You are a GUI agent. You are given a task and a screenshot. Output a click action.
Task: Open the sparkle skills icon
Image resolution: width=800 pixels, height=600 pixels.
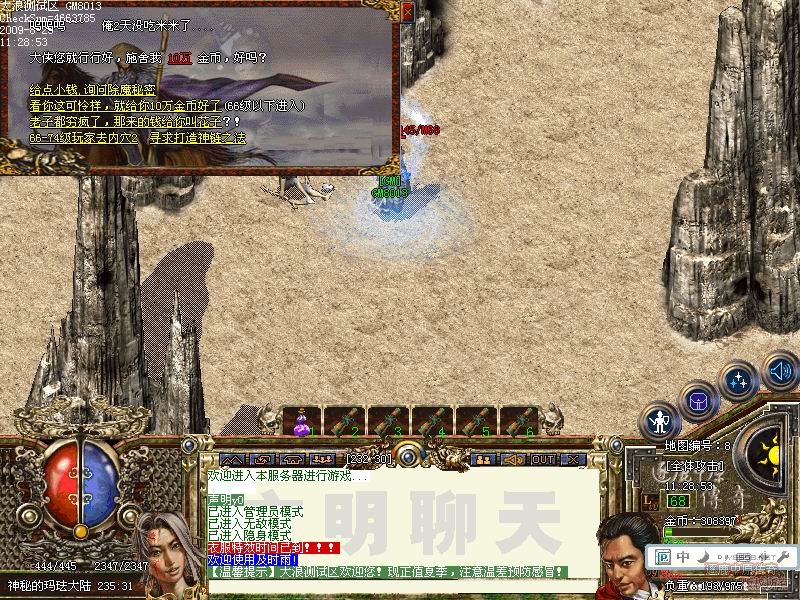[x=739, y=381]
